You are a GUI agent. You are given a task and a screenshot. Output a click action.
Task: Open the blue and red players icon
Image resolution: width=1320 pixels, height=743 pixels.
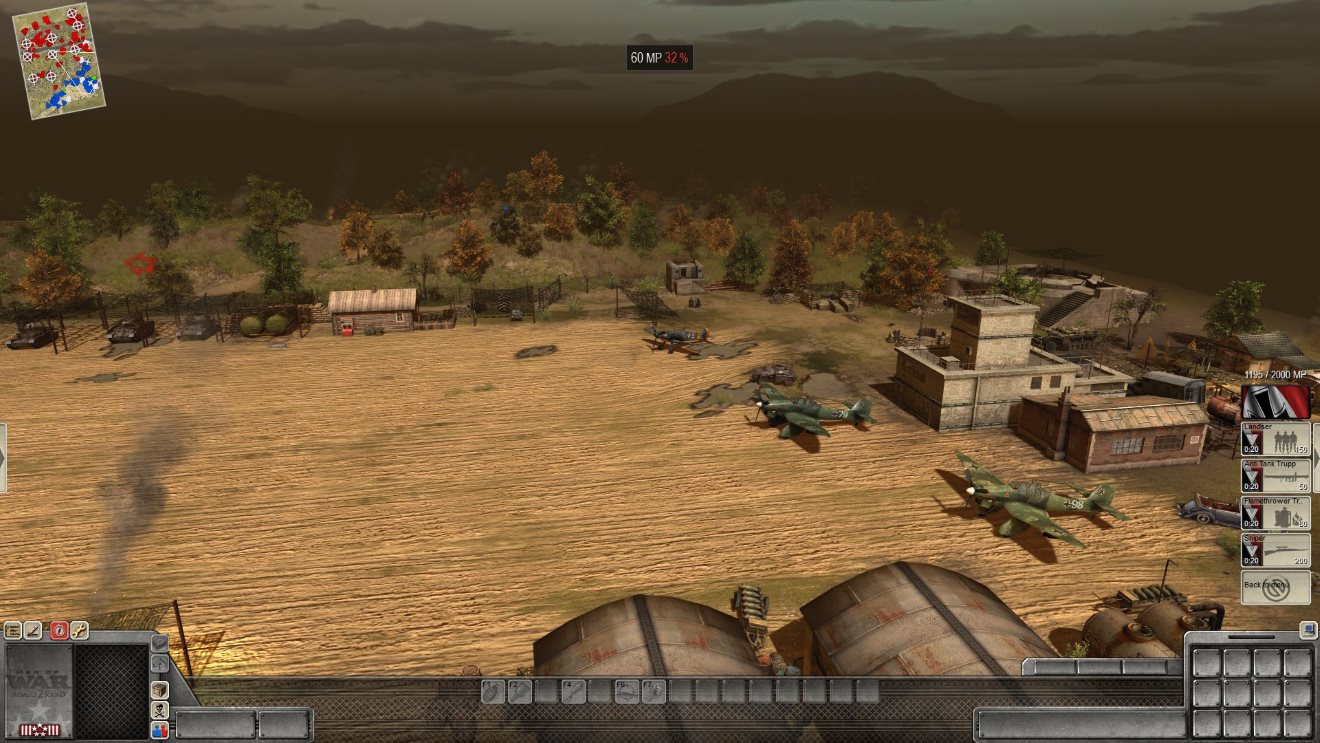tap(160, 731)
